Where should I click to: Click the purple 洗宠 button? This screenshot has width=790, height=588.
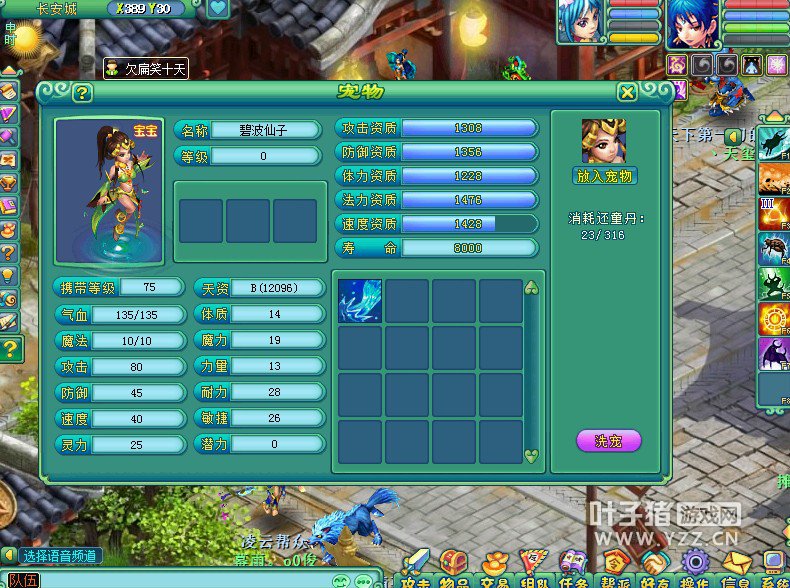(608, 440)
